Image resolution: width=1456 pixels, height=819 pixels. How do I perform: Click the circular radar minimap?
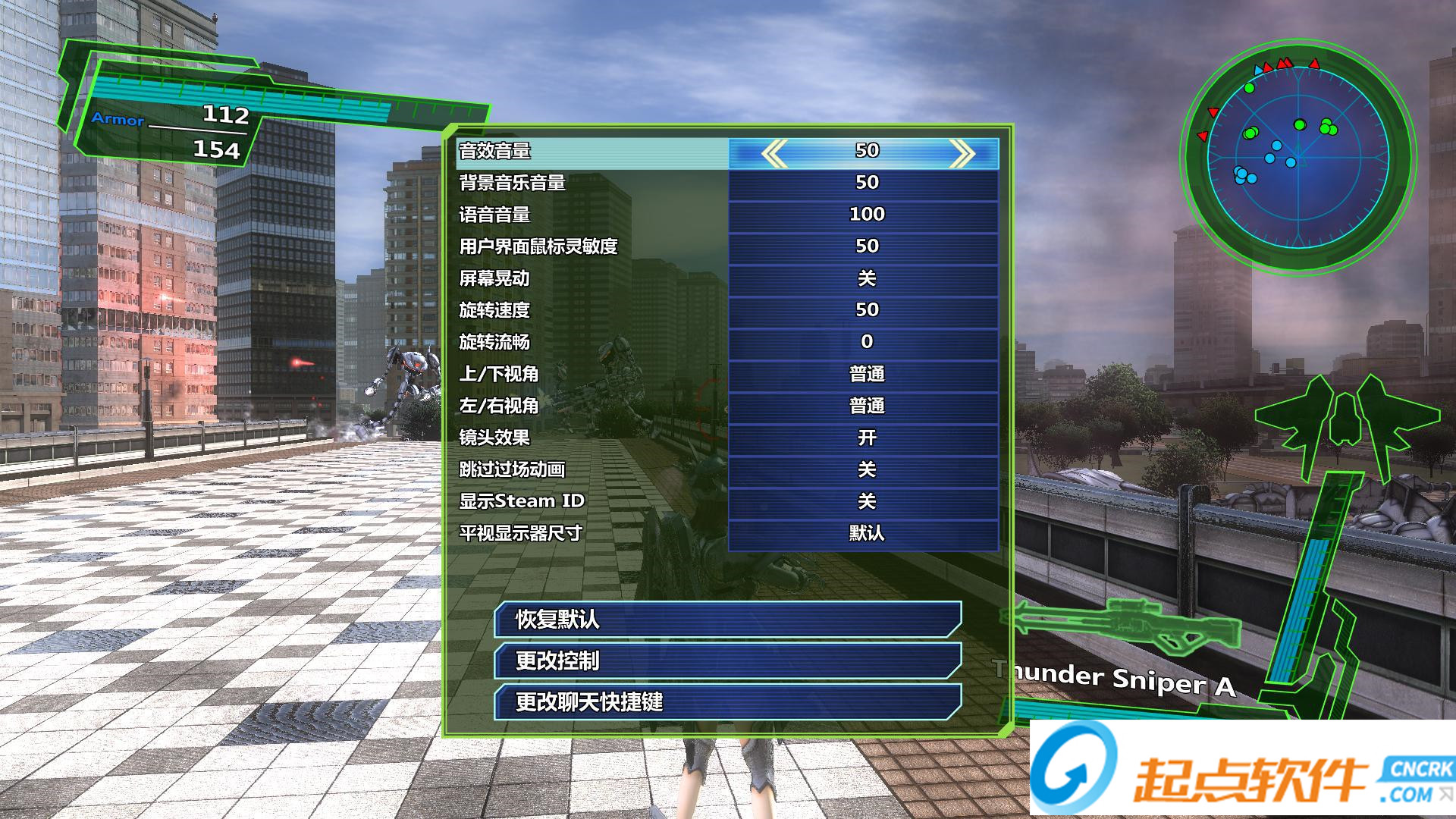[1298, 157]
